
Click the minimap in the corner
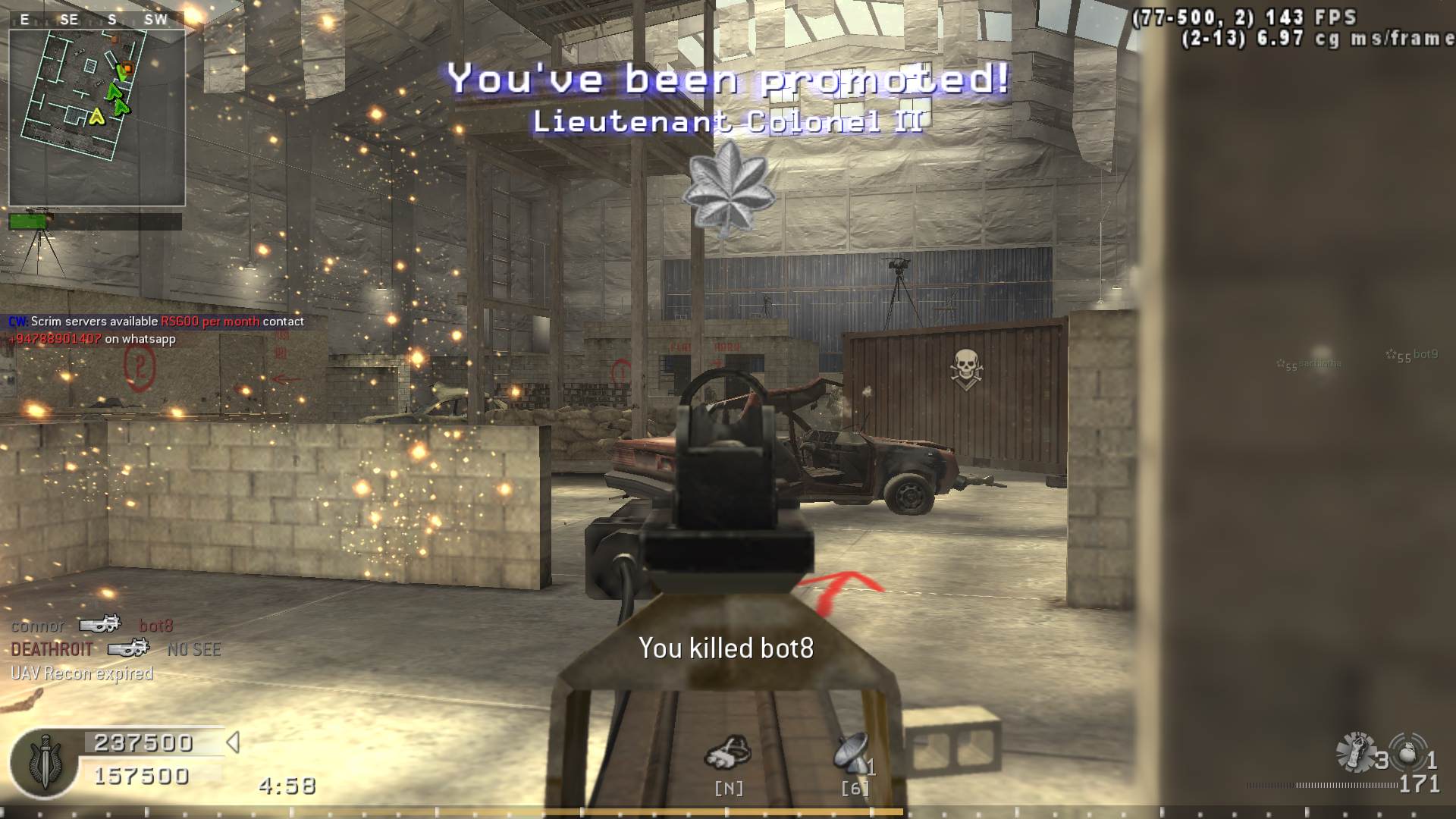click(x=97, y=118)
